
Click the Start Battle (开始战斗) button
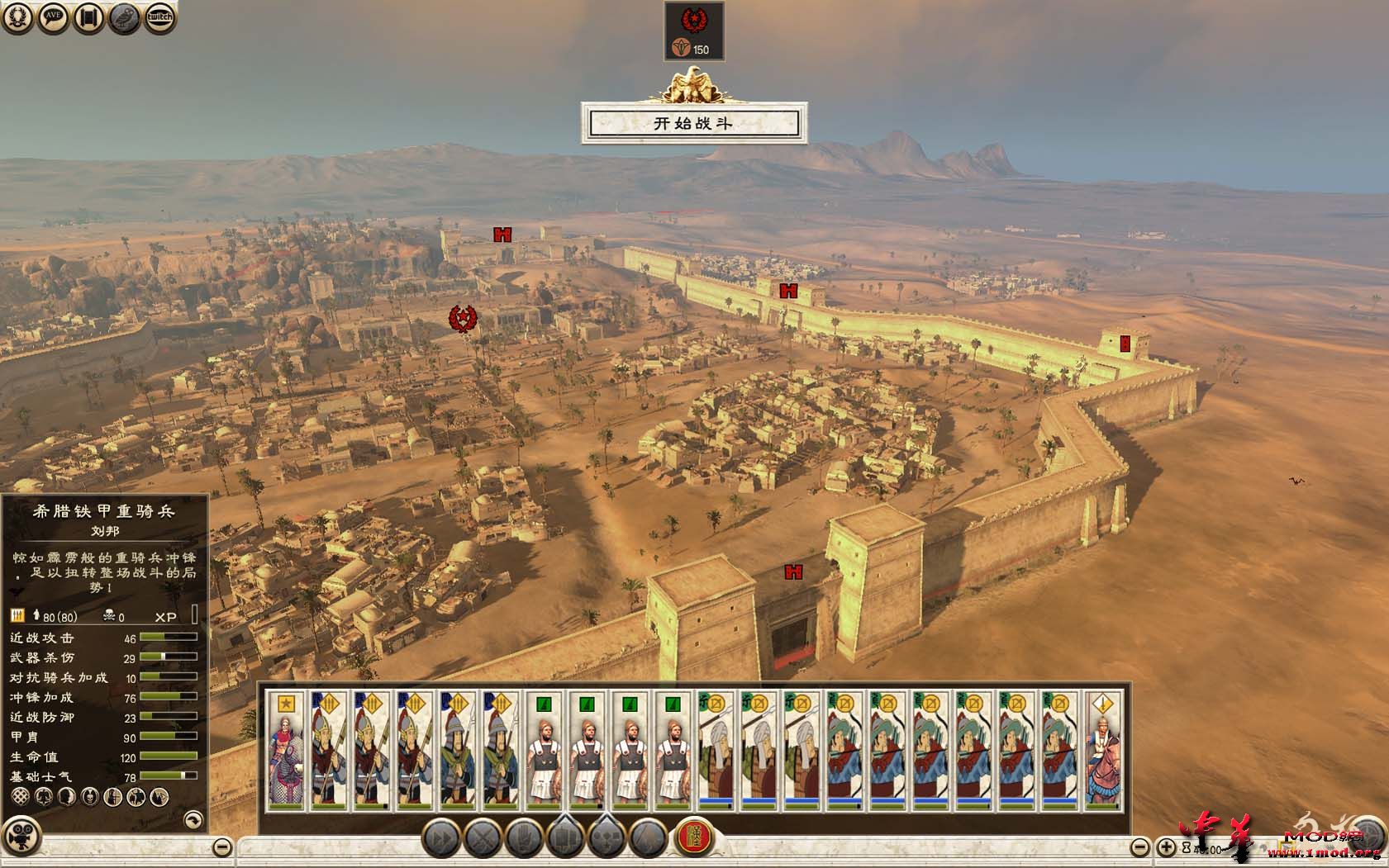coord(693,123)
